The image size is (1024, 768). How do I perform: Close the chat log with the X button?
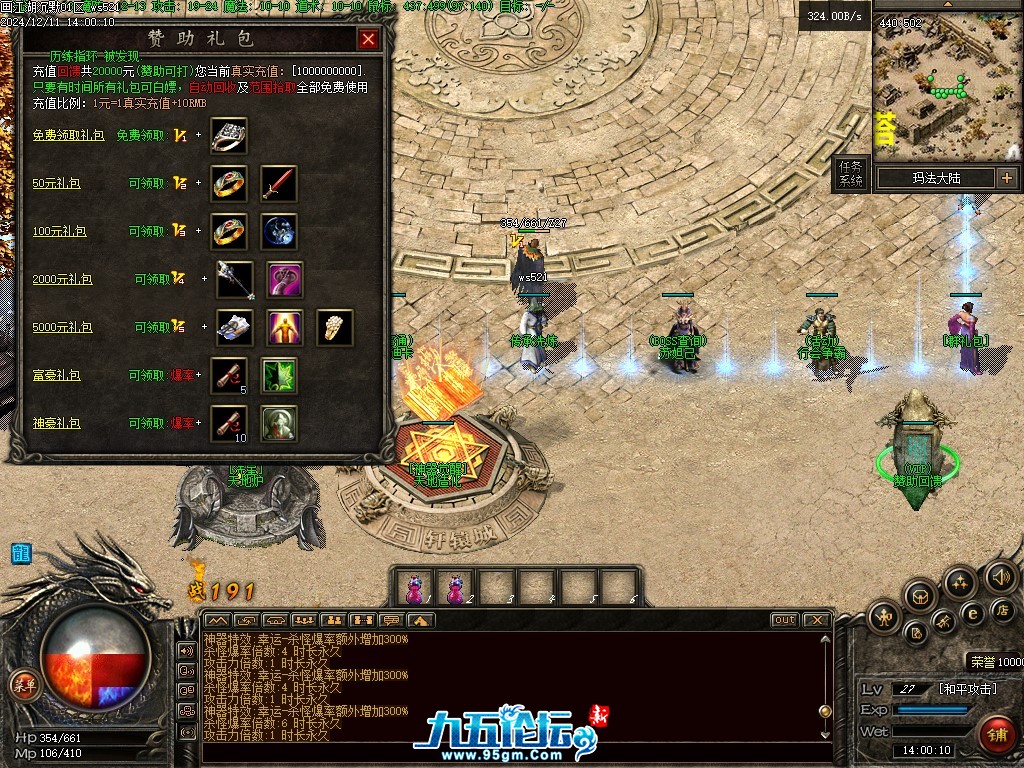[817, 620]
